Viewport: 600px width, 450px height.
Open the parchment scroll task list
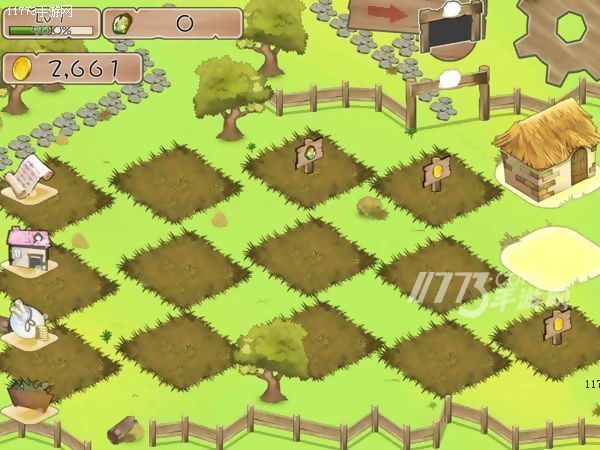click(x=27, y=176)
